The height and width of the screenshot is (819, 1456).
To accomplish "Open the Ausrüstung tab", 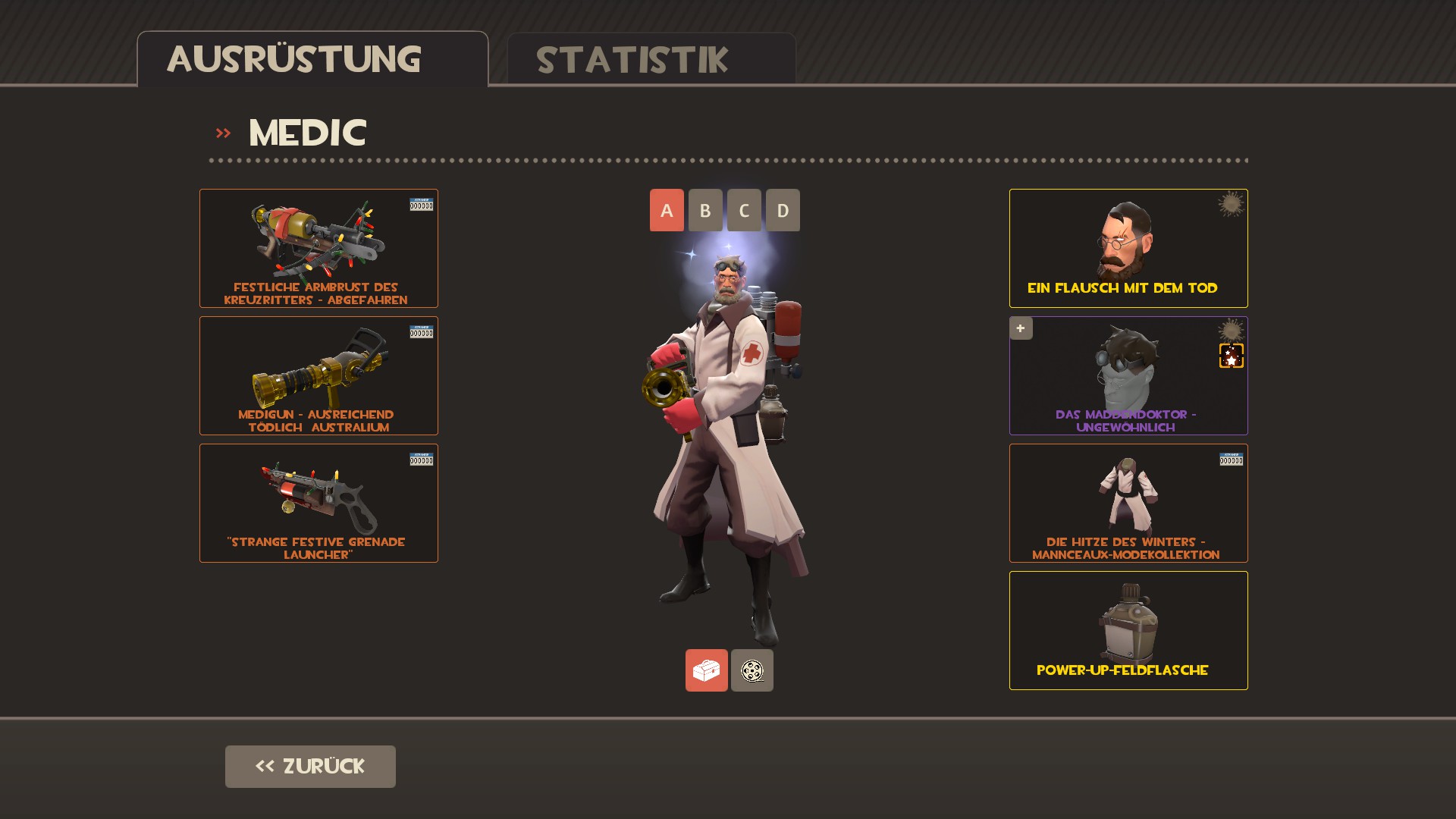I will (x=312, y=59).
